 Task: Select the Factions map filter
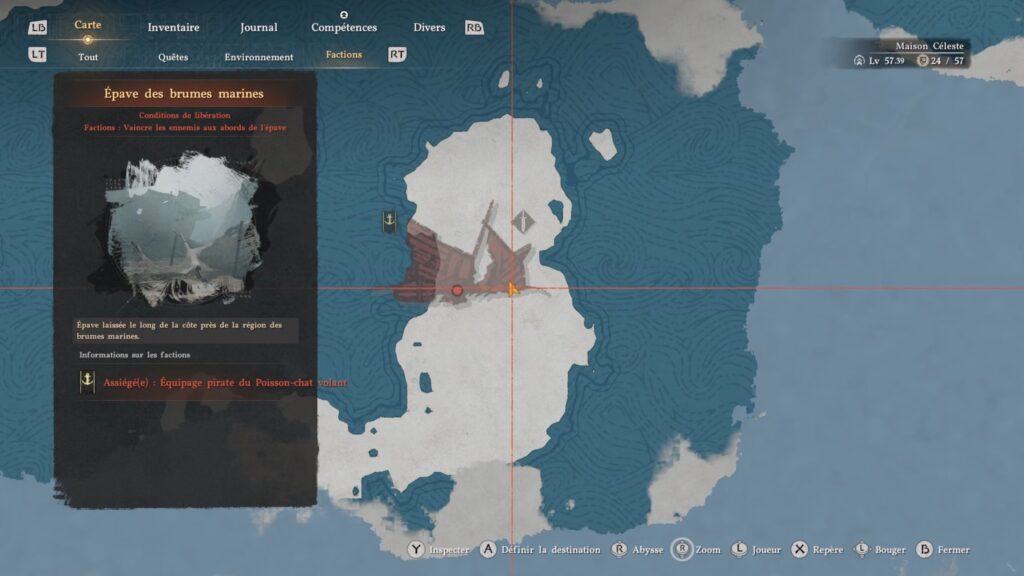tap(343, 55)
